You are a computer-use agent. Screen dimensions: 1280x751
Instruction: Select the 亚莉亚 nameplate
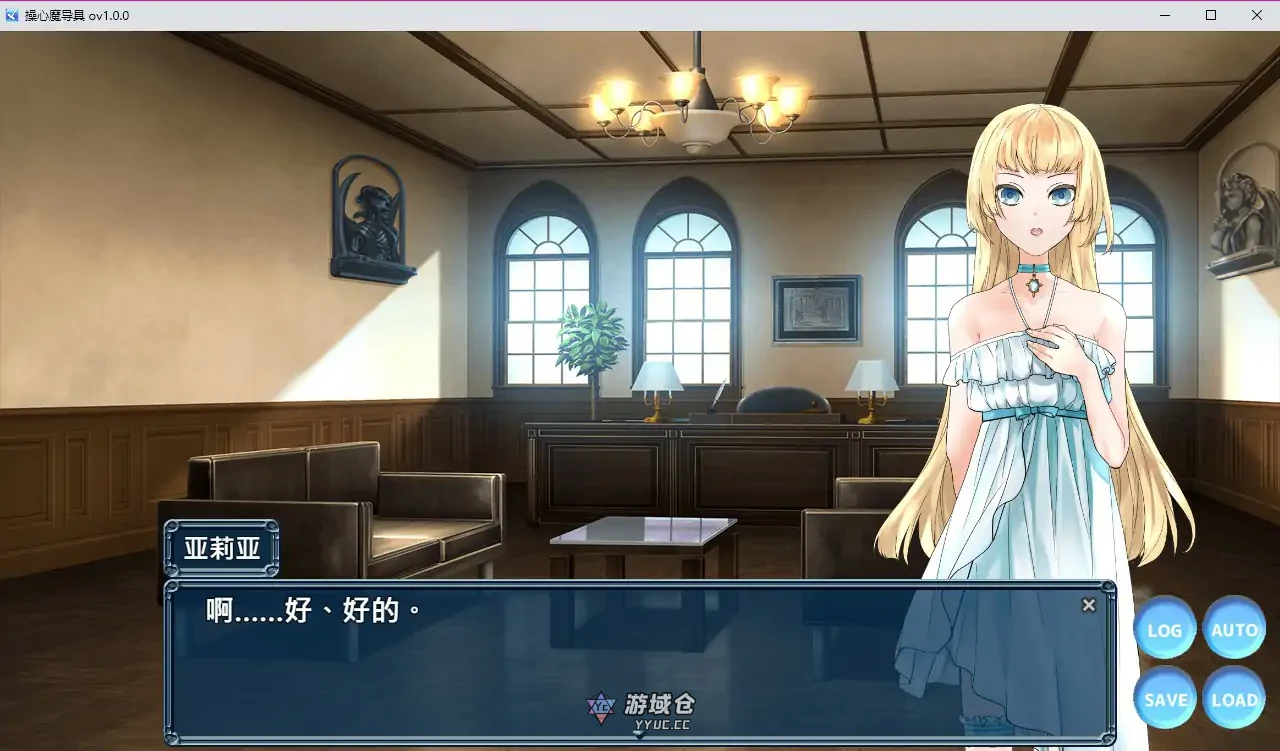pyautogui.click(x=220, y=547)
